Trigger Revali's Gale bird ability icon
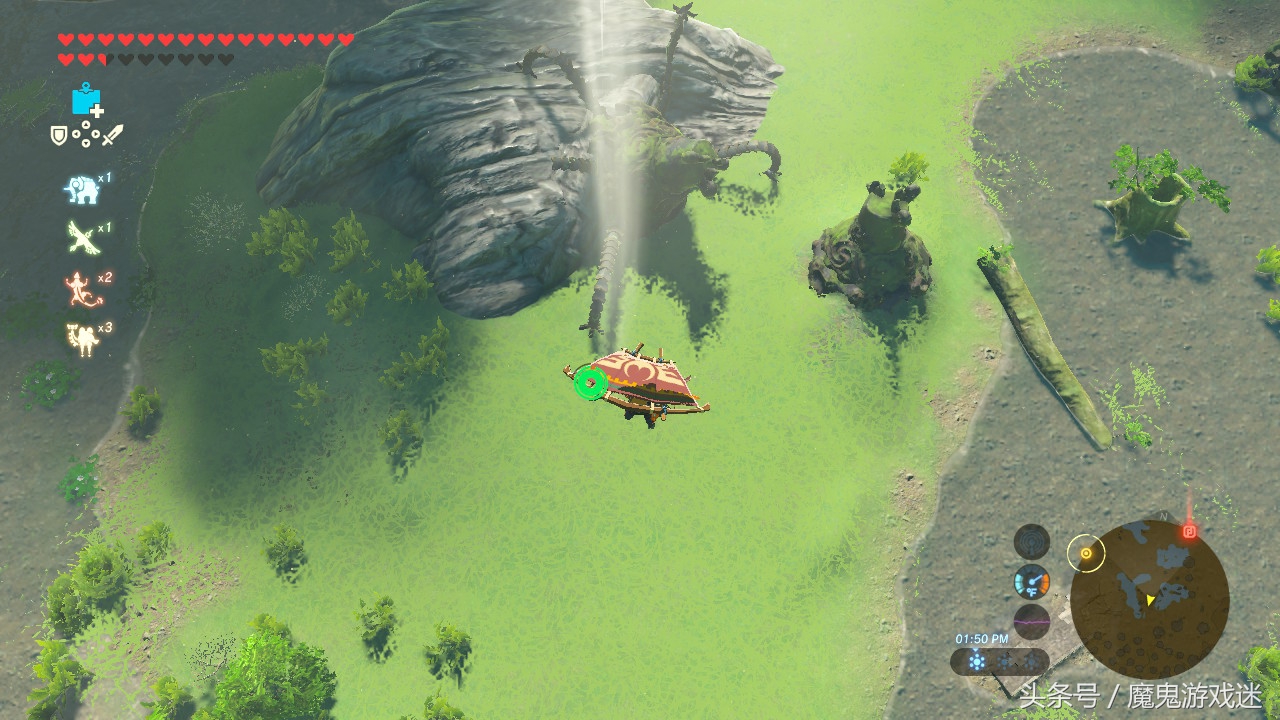This screenshot has width=1280, height=720. pyautogui.click(x=80, y=237)
